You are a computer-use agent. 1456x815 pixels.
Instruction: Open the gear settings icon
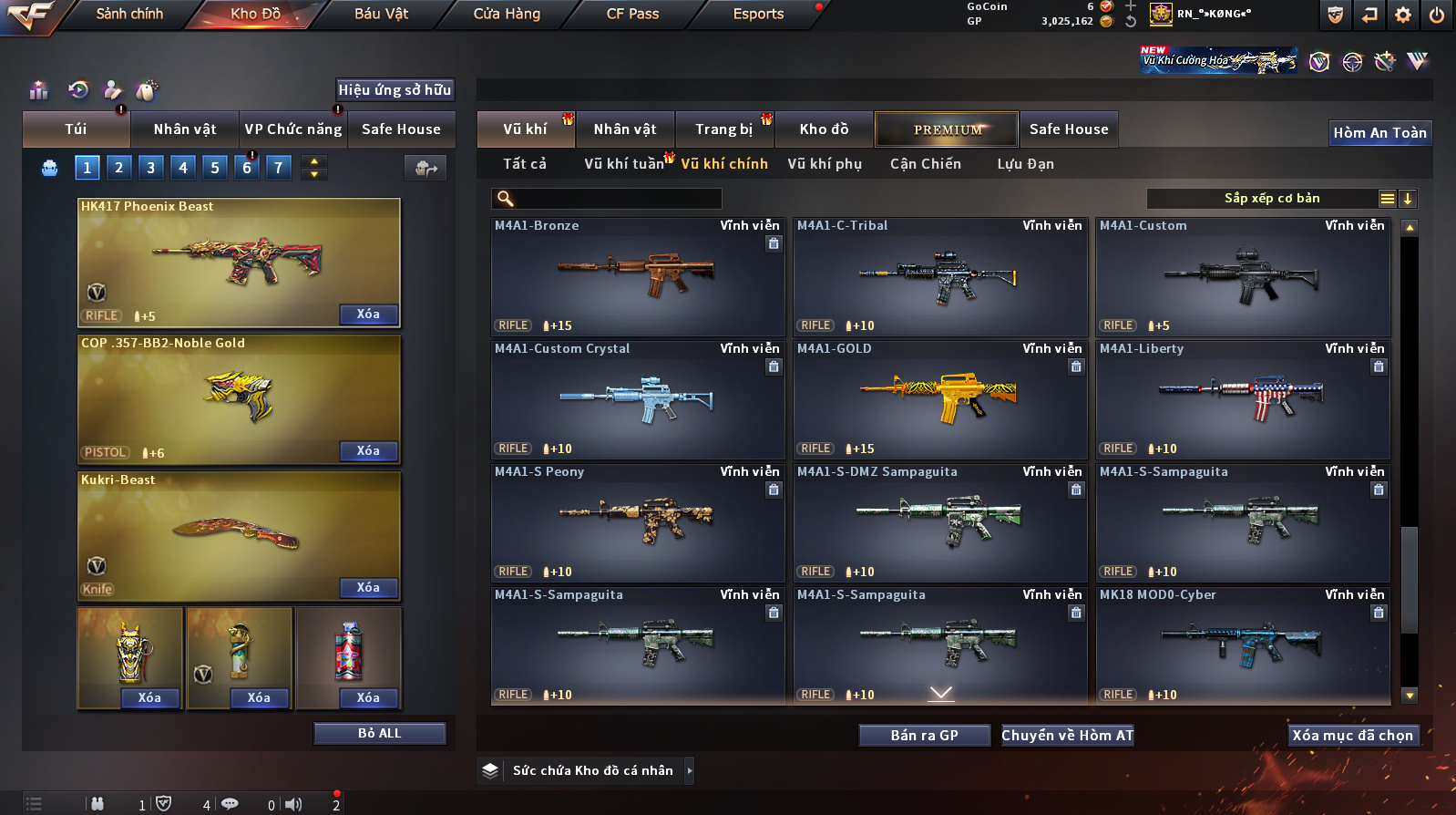pyautogui.click(x=1403, y=15)
